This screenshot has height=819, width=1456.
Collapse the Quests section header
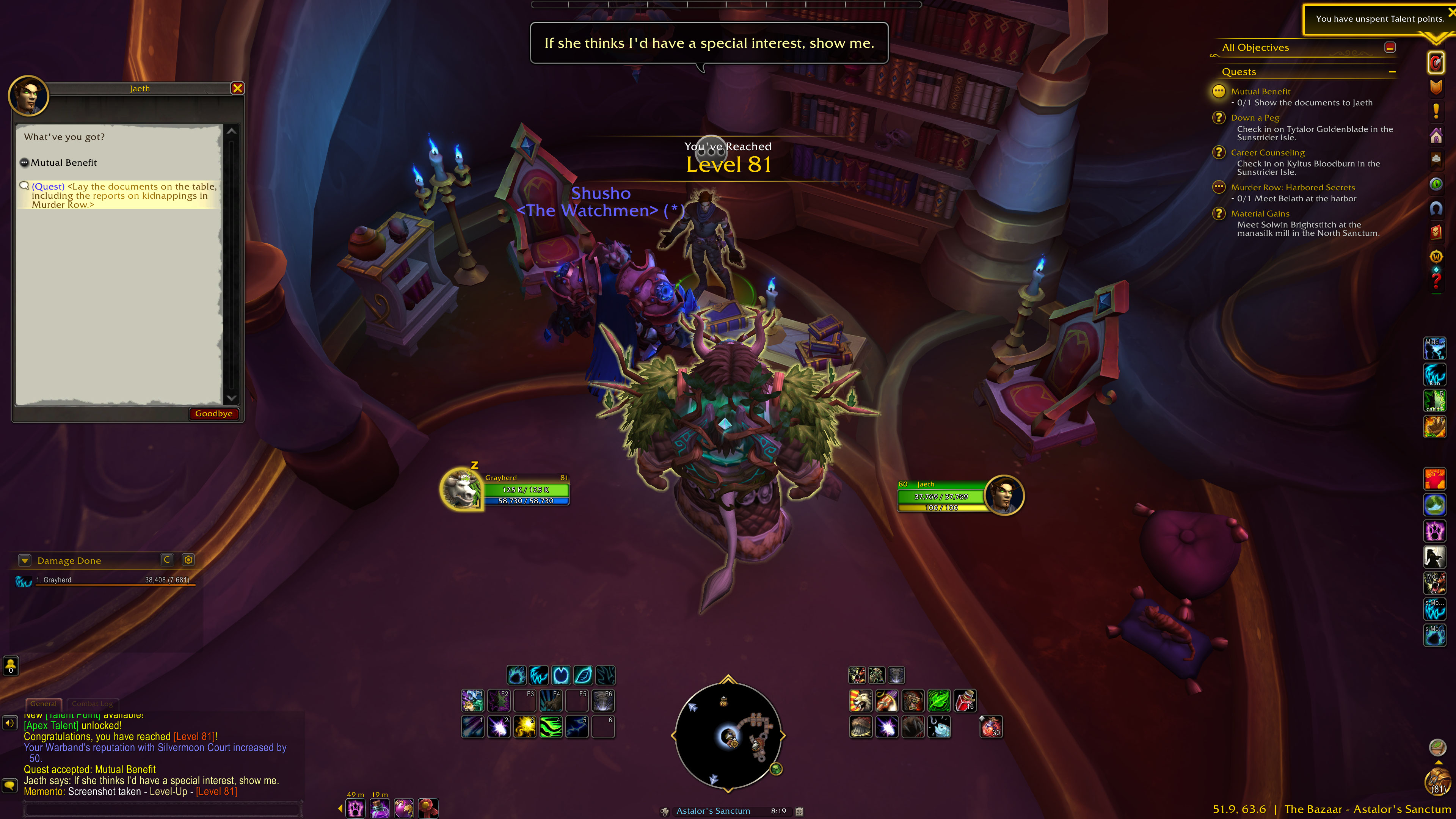(1392, 72)
